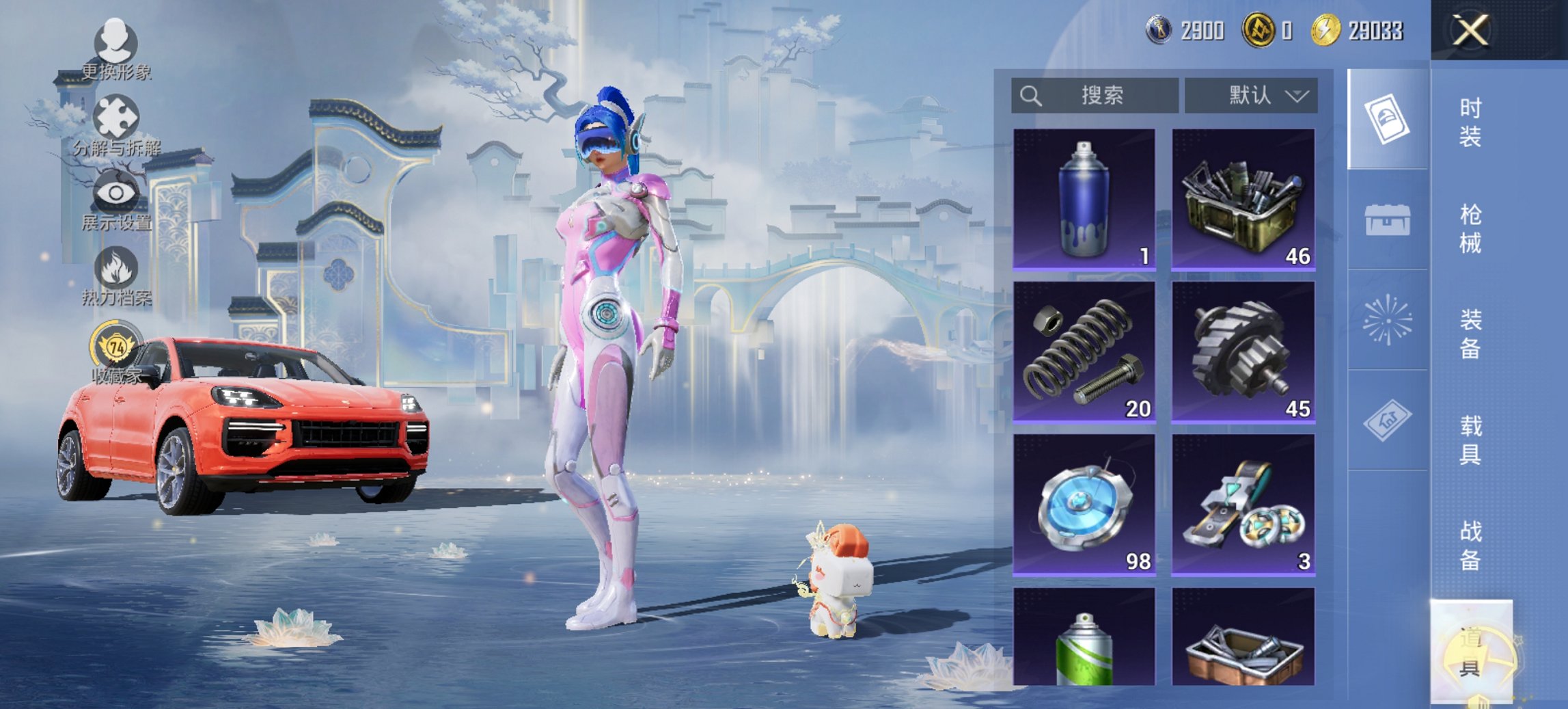Select the blue round shield item
The height and width of the screenshot is (709, 1568).
[1084, 505]
